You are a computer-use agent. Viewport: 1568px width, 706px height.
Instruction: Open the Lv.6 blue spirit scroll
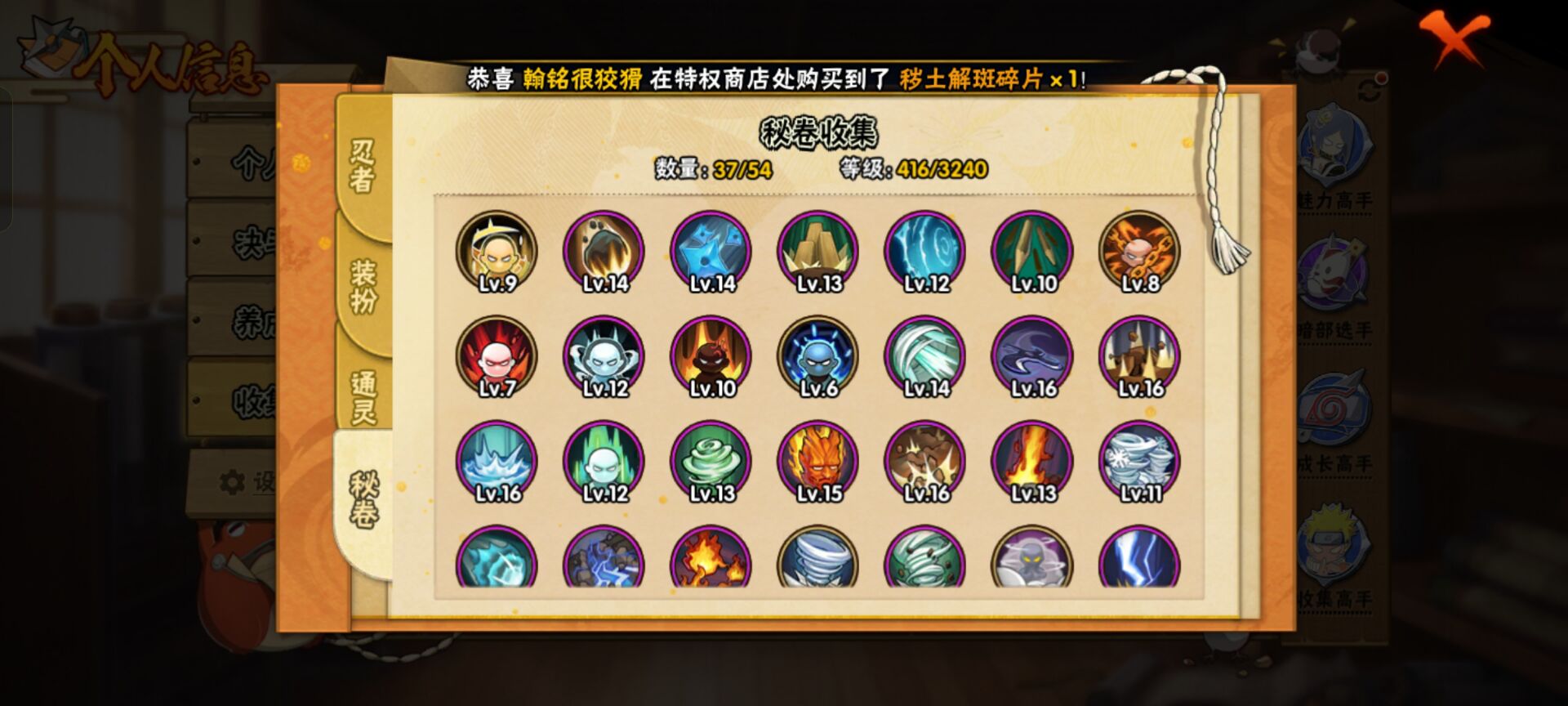(819, 355)
